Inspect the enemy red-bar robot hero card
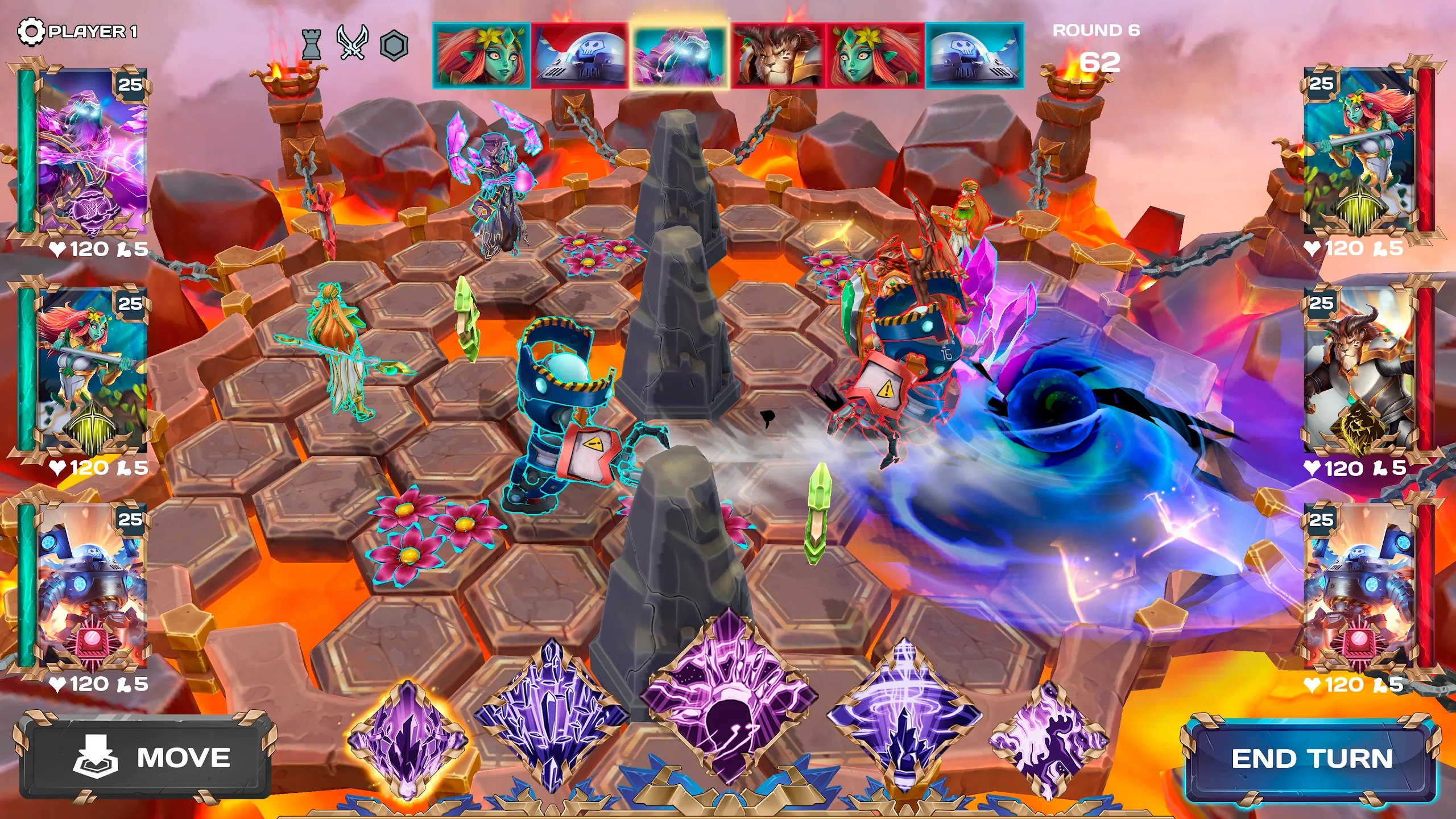This screenshot has height=819, width=1456. 1359,586
